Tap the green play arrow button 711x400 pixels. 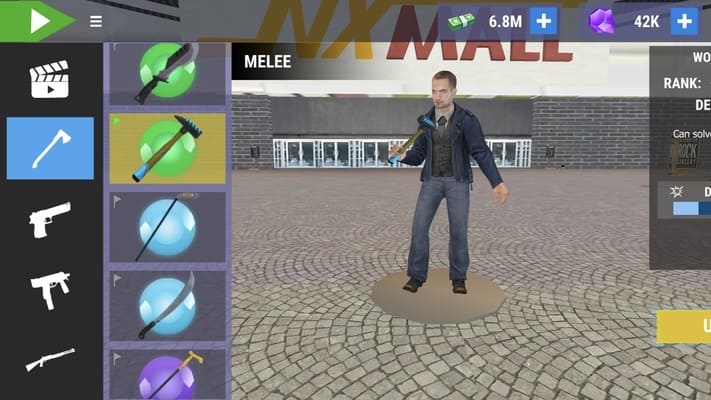pos(37,21)
